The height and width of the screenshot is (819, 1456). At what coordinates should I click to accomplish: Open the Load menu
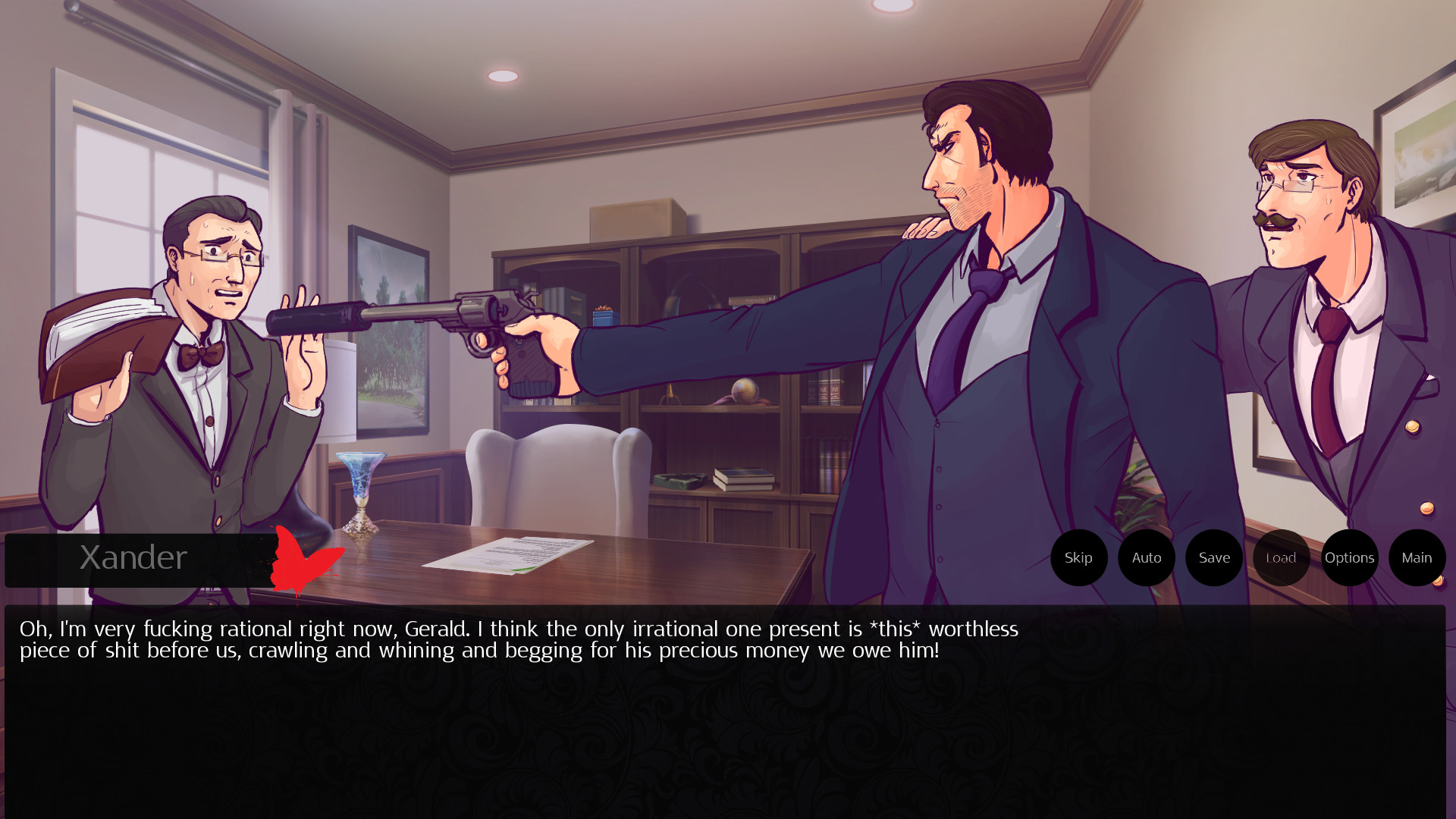coord(1281,558)
